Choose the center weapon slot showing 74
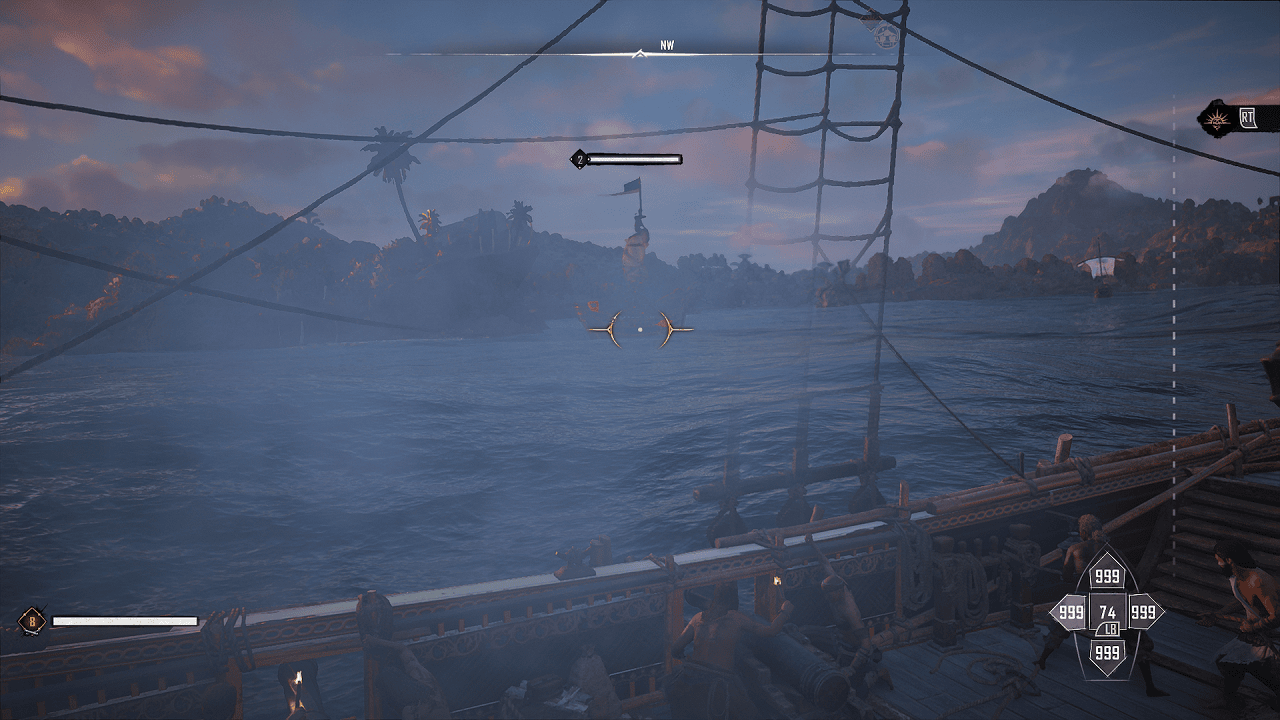 pos(1107,612)
